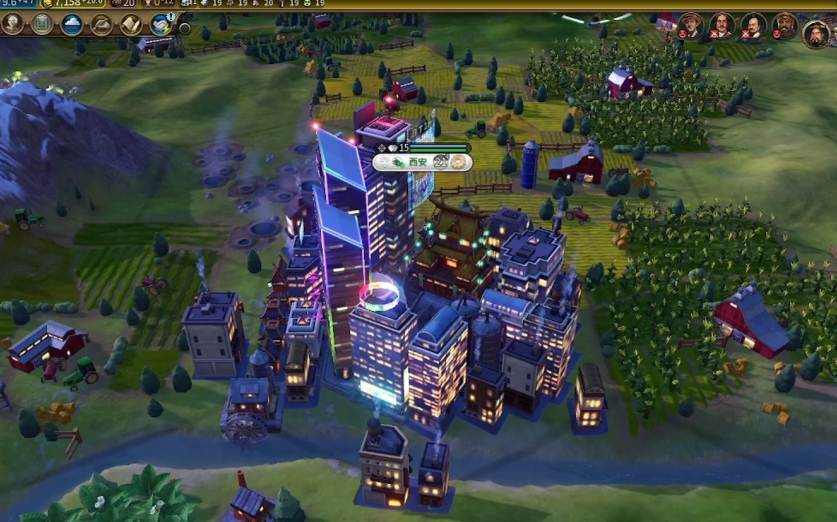The image size is (837, 522).
Task: Open the parchment scroll icon
Action: click(130, 24)
